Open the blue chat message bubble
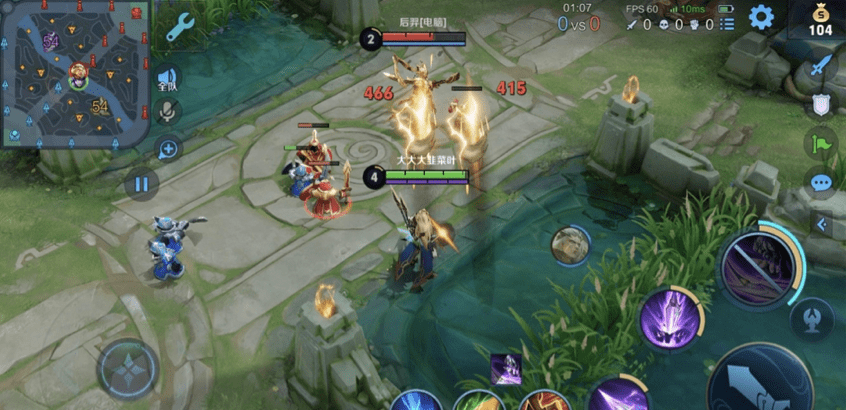 coord(821,183)
